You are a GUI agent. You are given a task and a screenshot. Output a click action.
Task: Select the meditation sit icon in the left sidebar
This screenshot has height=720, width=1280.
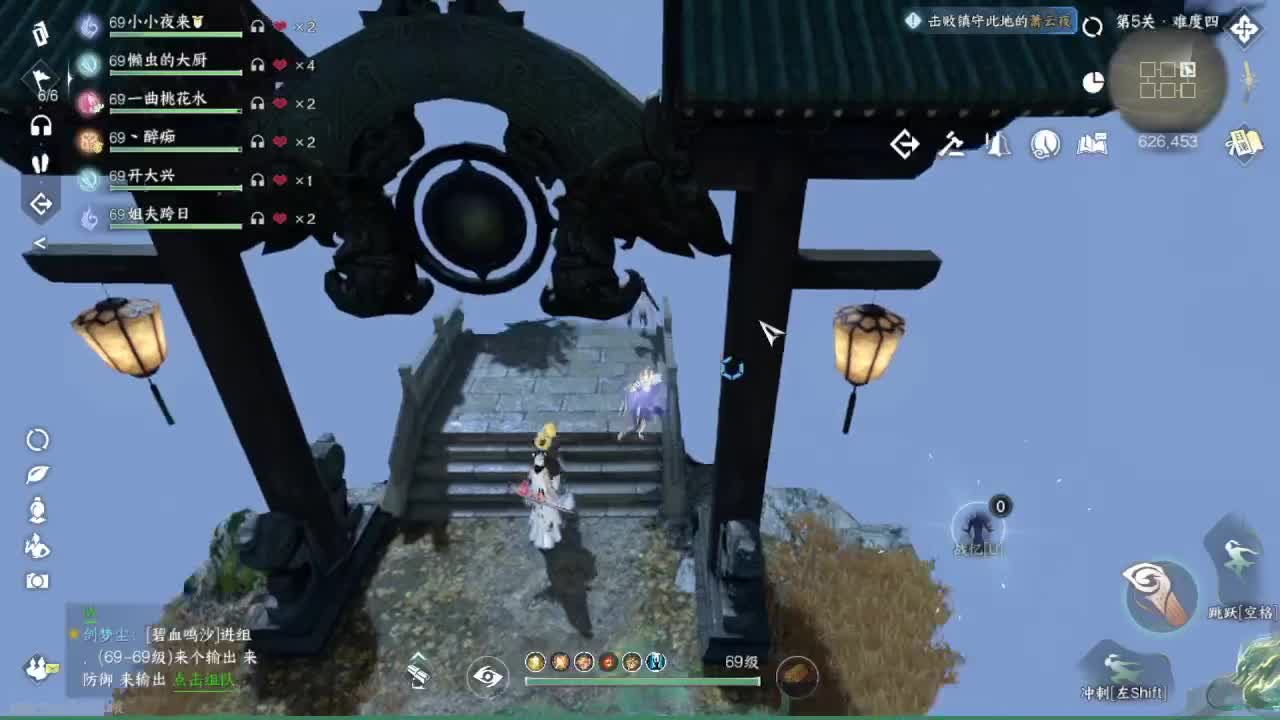pos(35,511)
